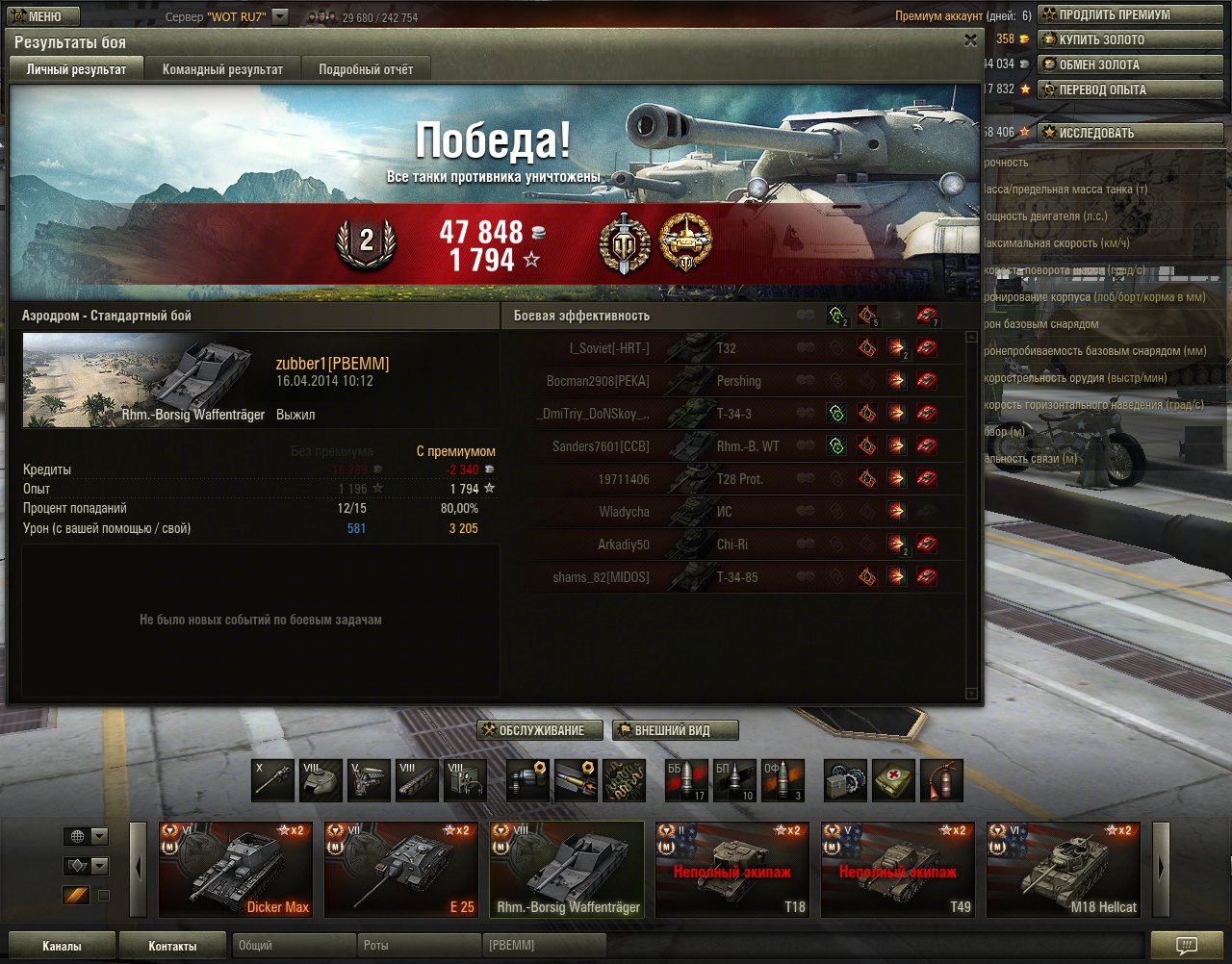This screenshot has width=1232, height=964.
Task: Select the Личный результат tab
Action: 76,69
